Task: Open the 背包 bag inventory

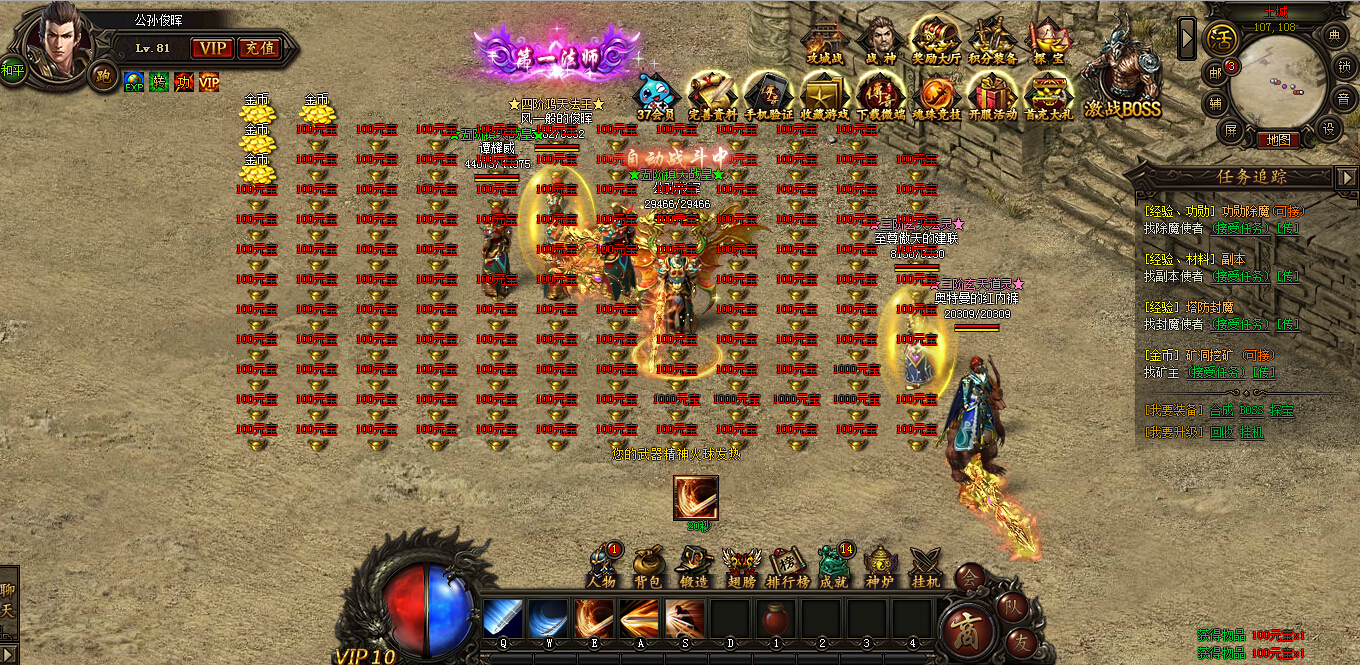Action: point(647,566)
